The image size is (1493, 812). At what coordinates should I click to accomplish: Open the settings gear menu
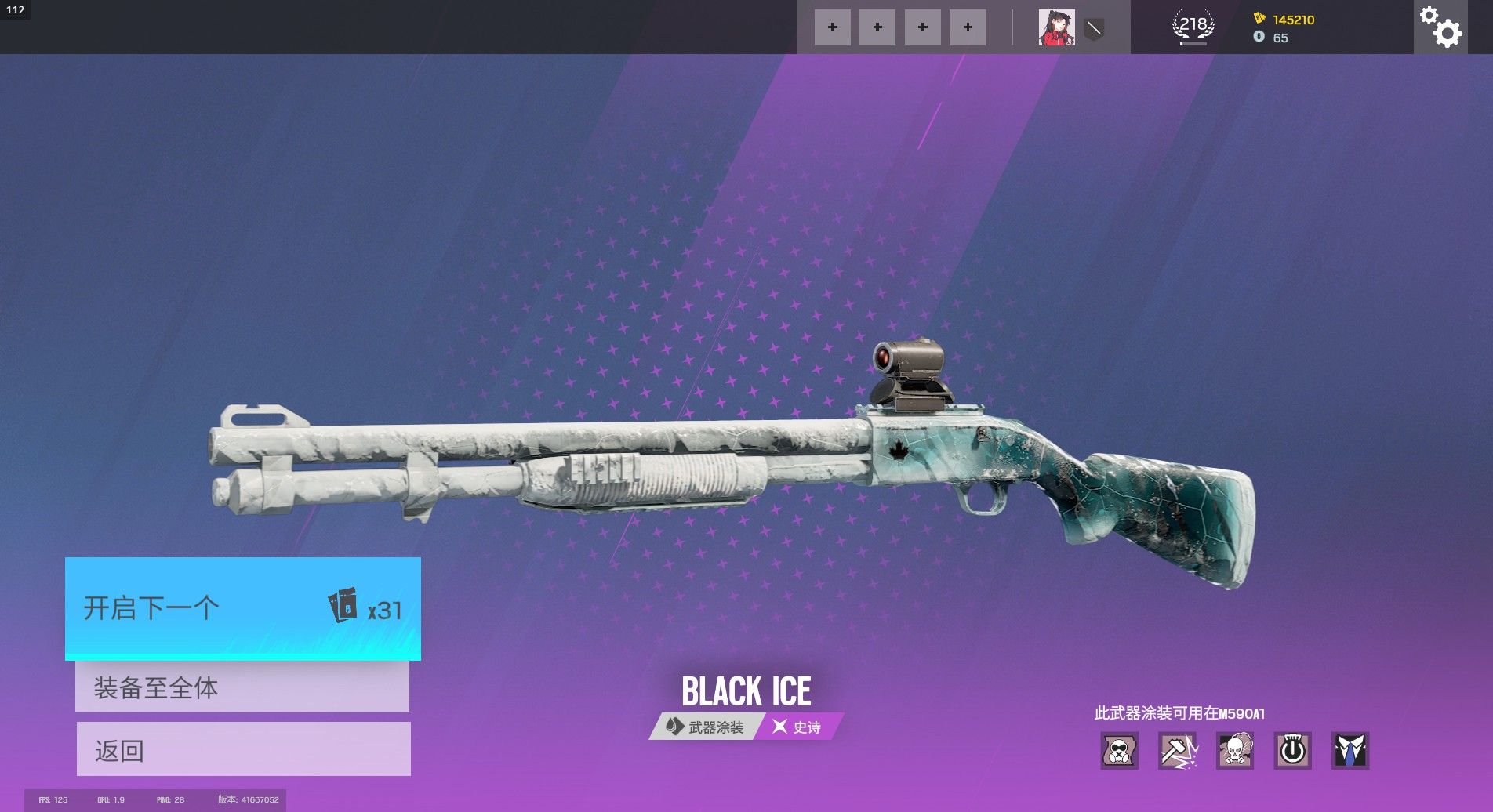[1440, 27]
